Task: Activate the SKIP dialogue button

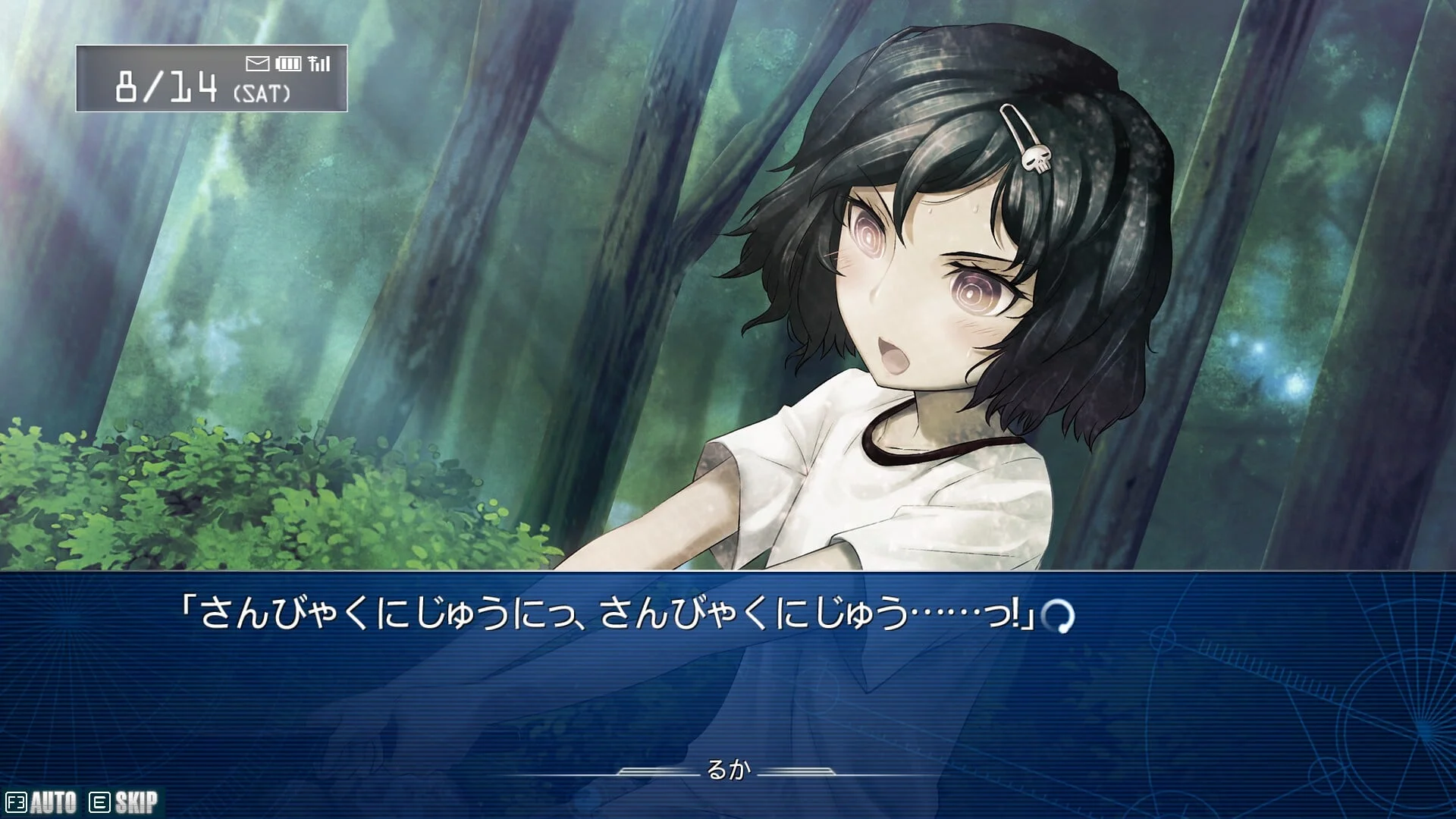Action: (125, 802)
